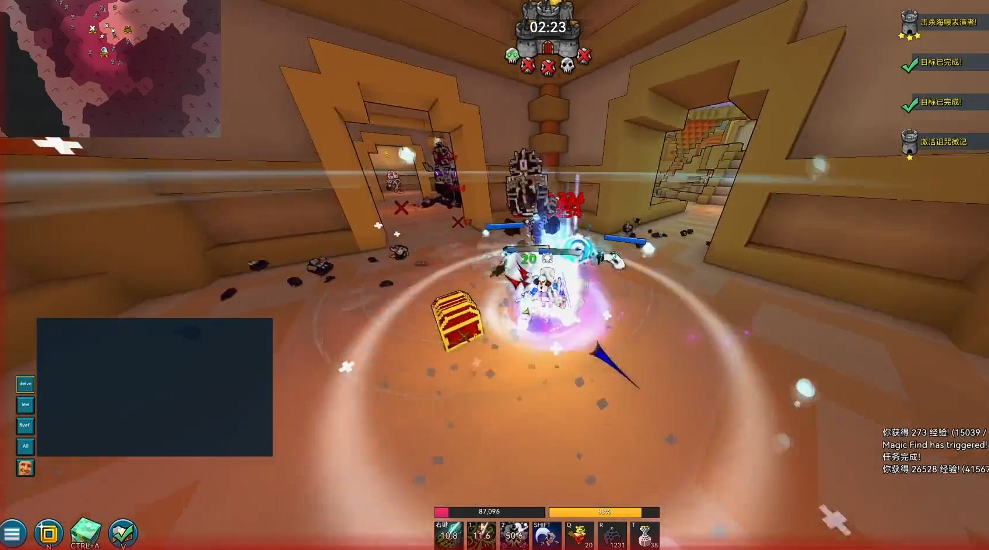This screenshot has height=550, width=989.
Task: Activate ability slot 1 on the hotbar
Action: (x=481, y=535)
